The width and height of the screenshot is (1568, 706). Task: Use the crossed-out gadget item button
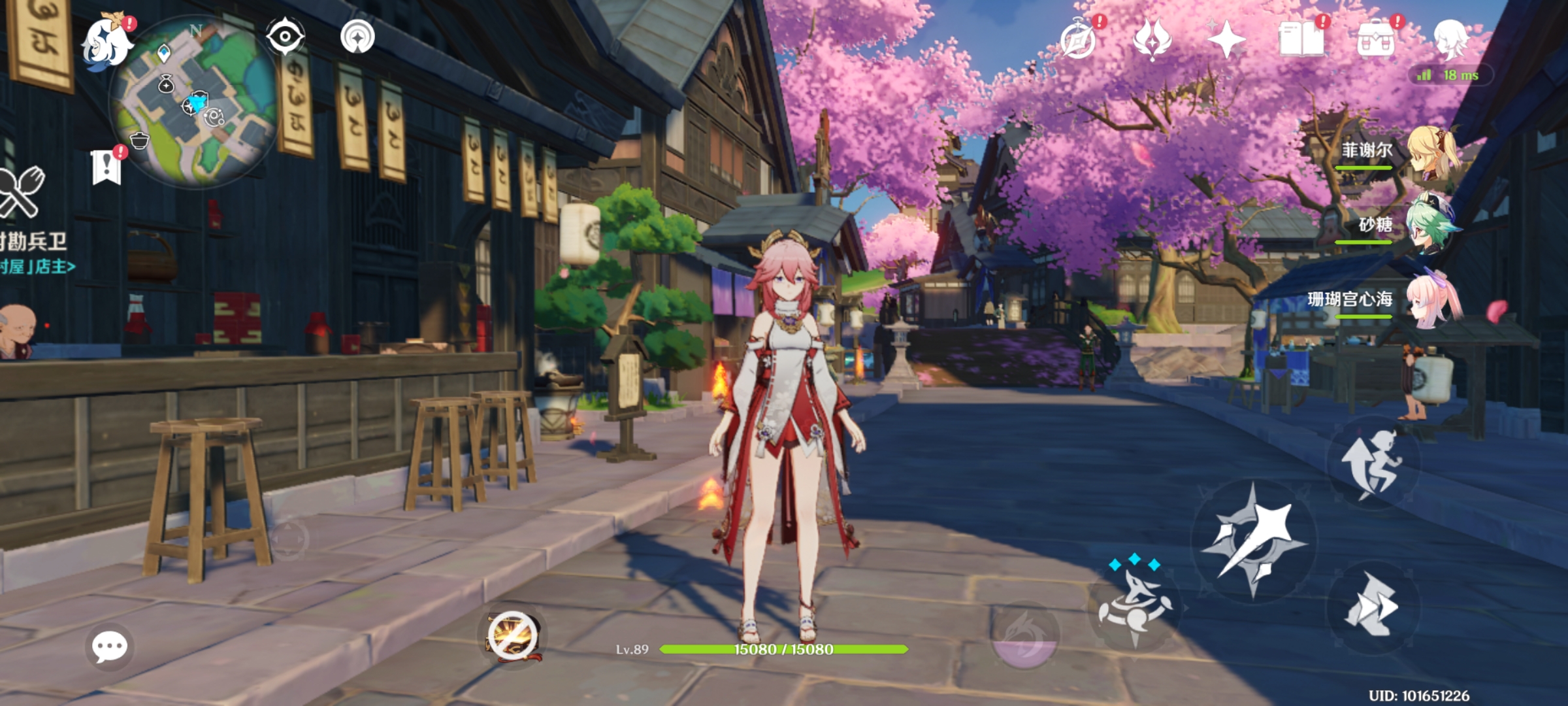pos(512,637)
